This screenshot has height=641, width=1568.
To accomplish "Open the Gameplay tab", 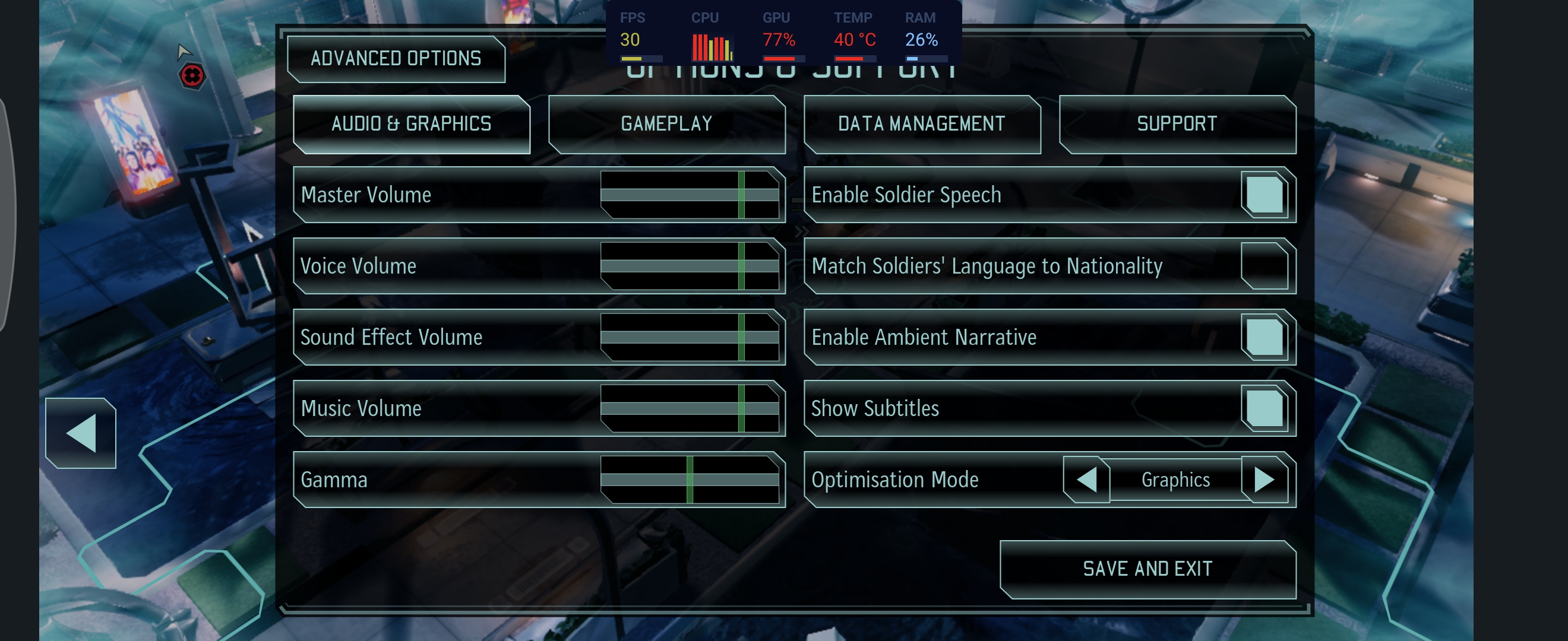I will pos(666,124).
